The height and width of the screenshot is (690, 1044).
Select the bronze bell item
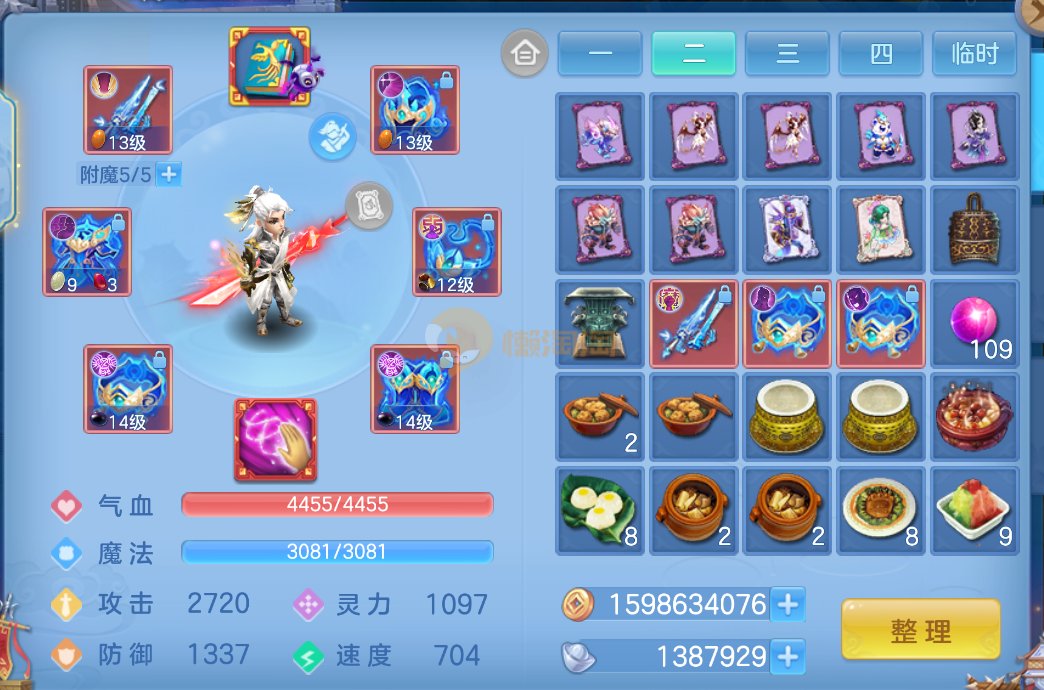pyautogui.click(x=975, y=231)
